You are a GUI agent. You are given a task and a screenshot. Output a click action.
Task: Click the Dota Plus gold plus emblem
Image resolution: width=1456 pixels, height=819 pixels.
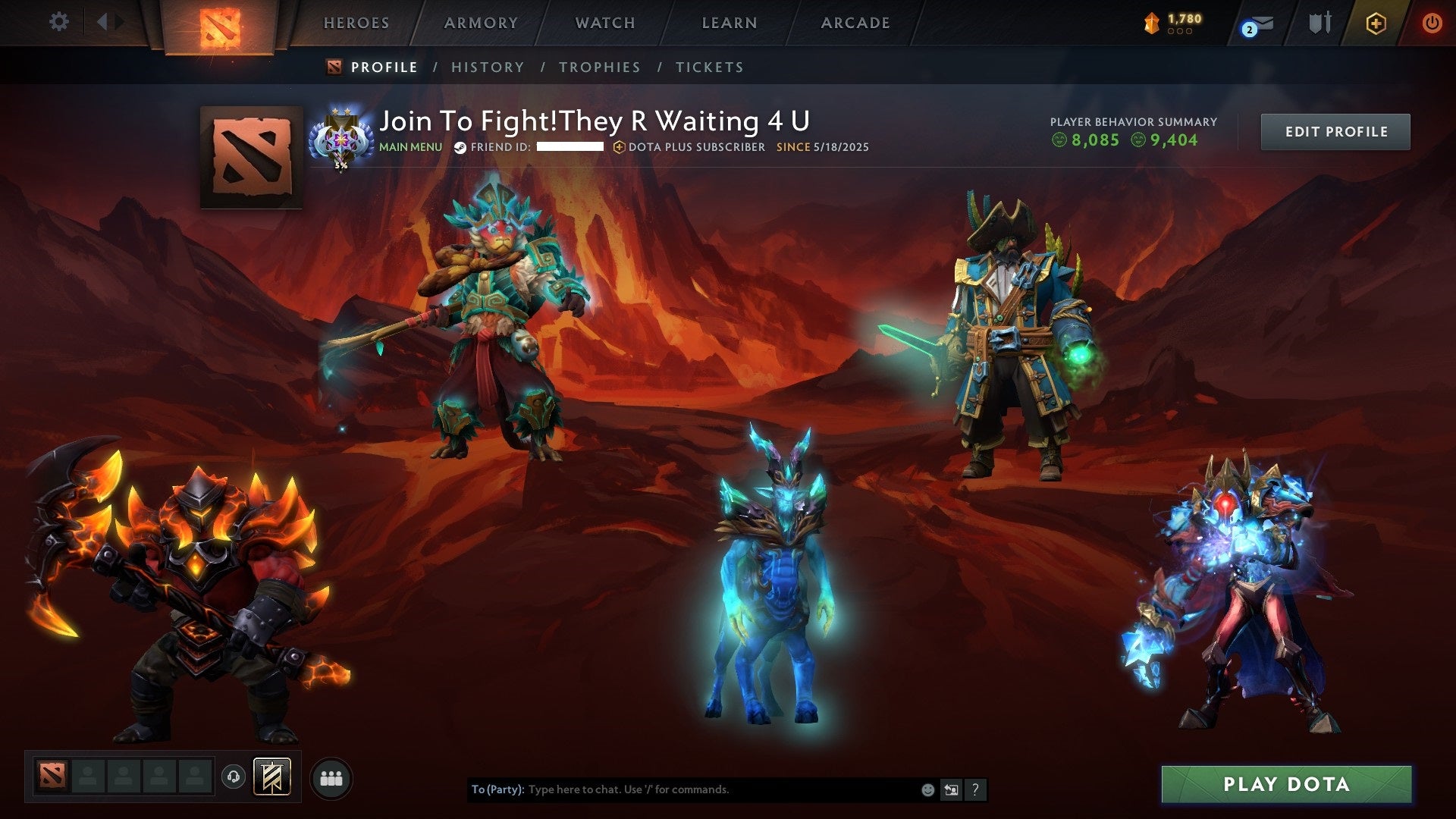point(1376,21)
